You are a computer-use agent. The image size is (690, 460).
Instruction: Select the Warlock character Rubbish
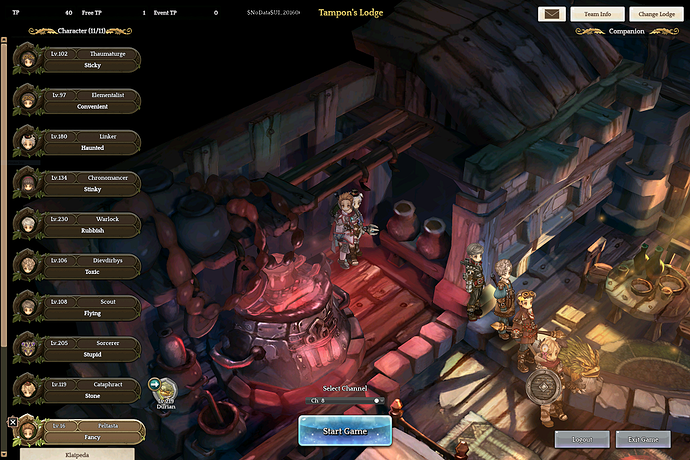click(x=90, y=225)
